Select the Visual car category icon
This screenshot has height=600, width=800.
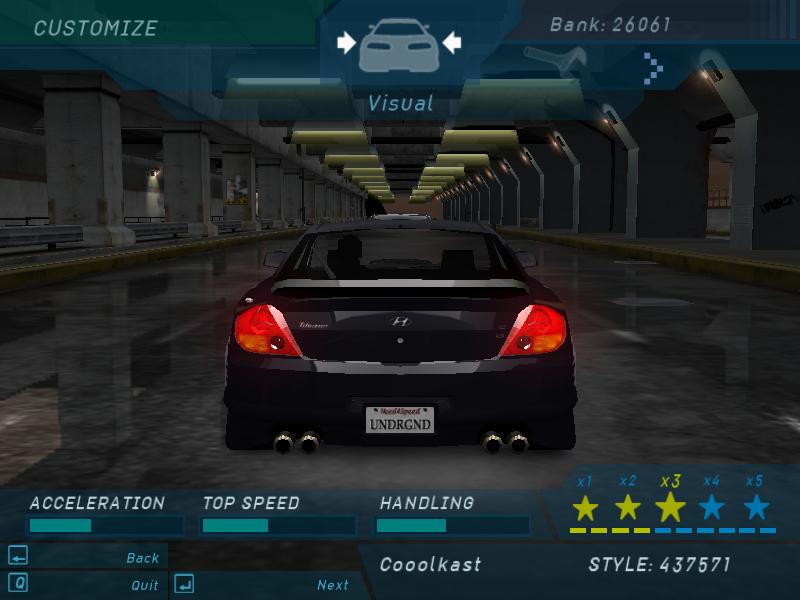point(398,44)
